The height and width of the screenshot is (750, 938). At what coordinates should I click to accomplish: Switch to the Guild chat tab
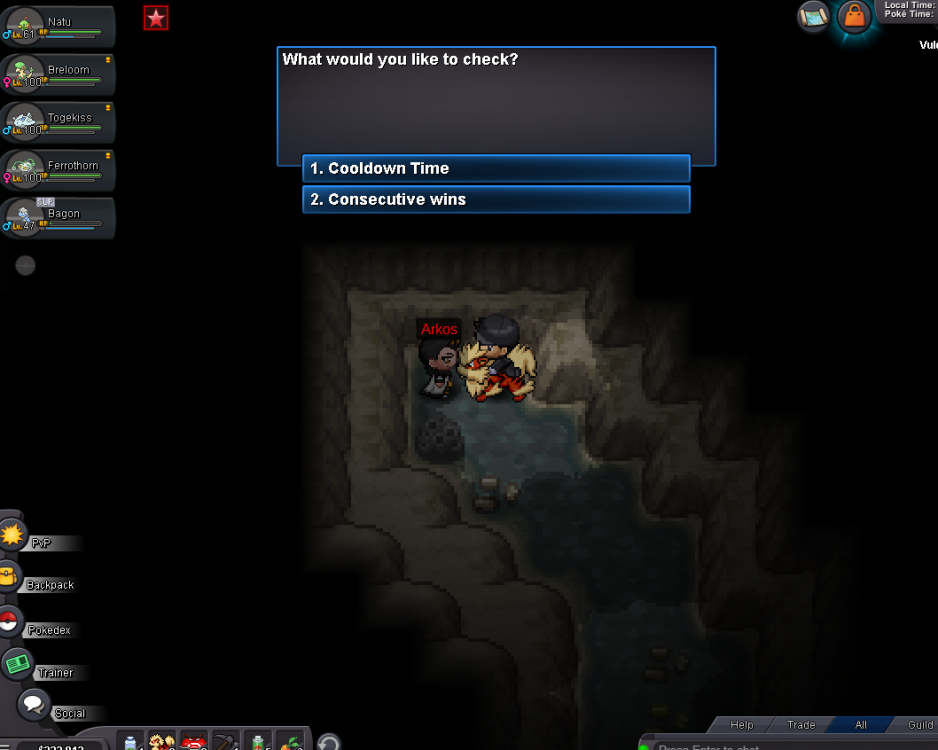pyautogui.click(x=919, y=725)
